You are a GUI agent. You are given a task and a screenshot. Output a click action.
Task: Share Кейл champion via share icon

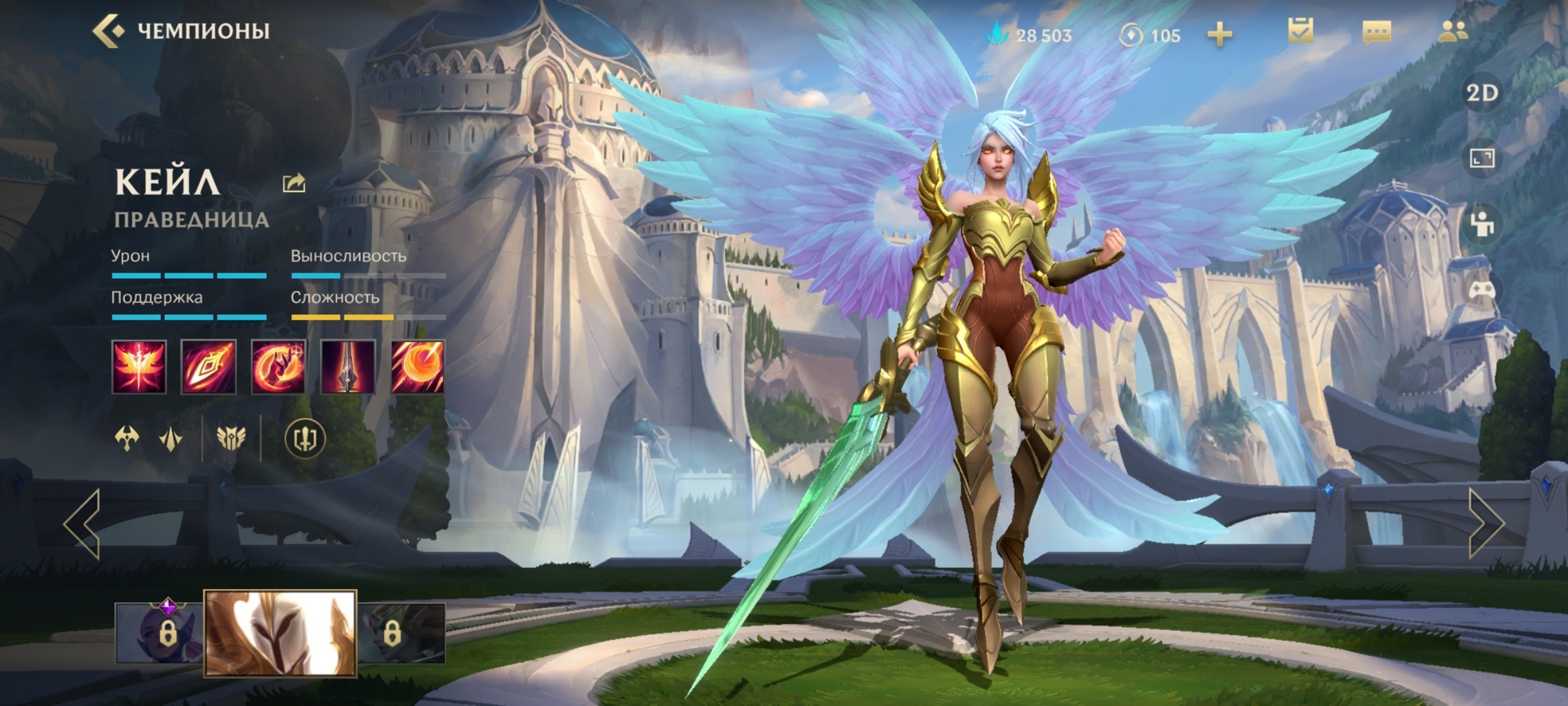tap(294, 183)
